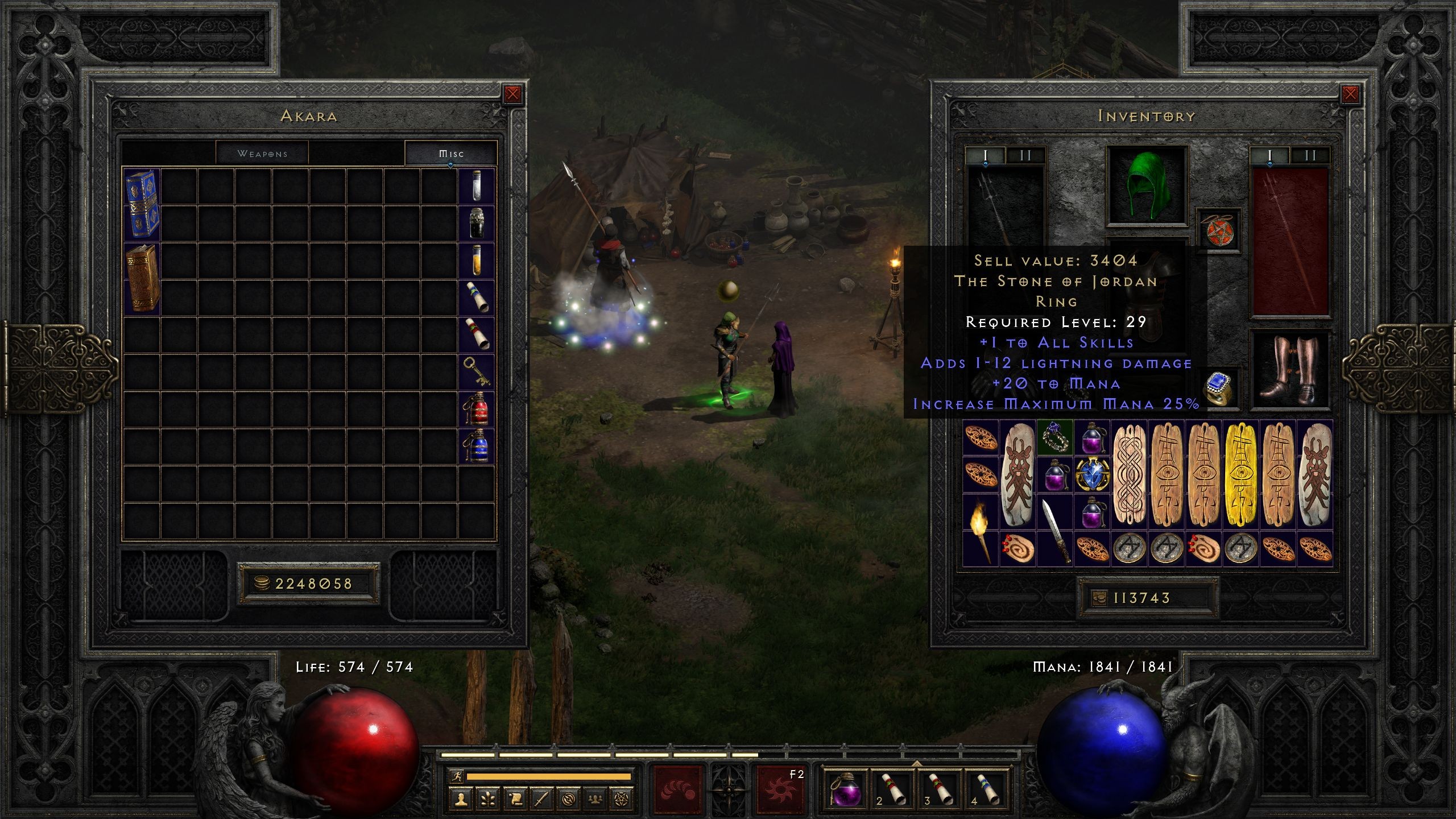This screenshot has height=819, width=1456.
Task: Switch inventory weapon swap to slot II
Action: point(1025,155)
